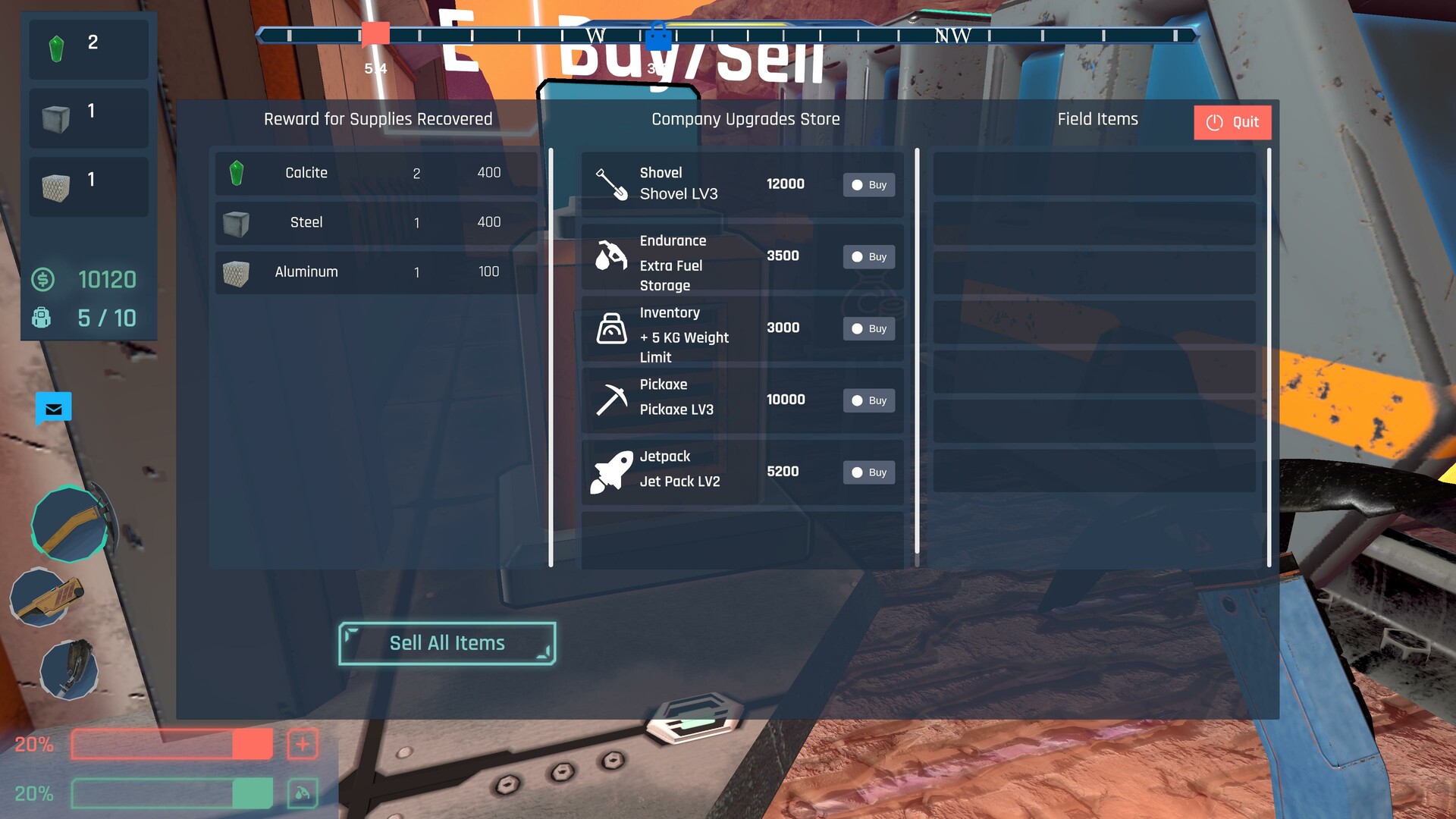The height and width of the screenshot is (819, 1456).
Task: Click the green Calcite crystal icon
Action: click(x=237, y=172)
